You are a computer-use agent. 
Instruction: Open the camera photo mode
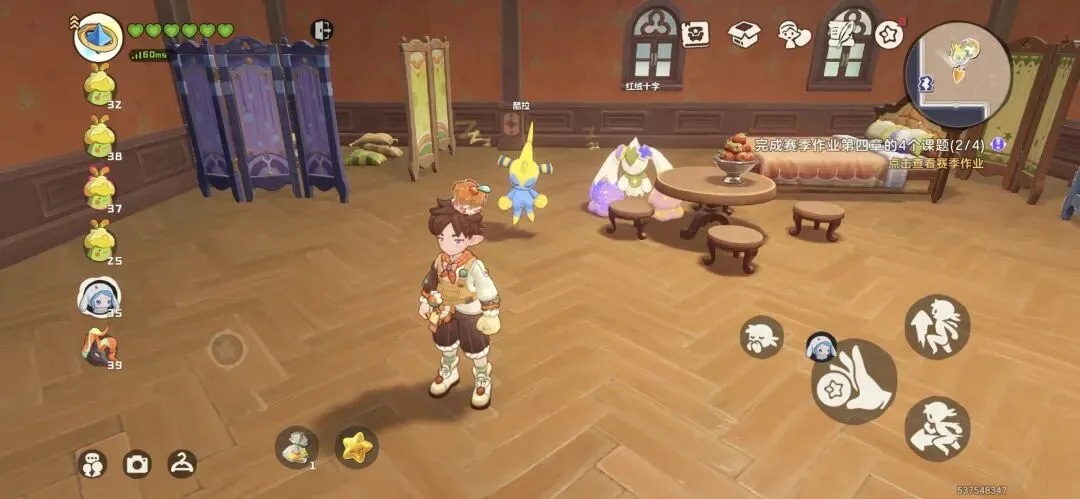coord(137,463)
